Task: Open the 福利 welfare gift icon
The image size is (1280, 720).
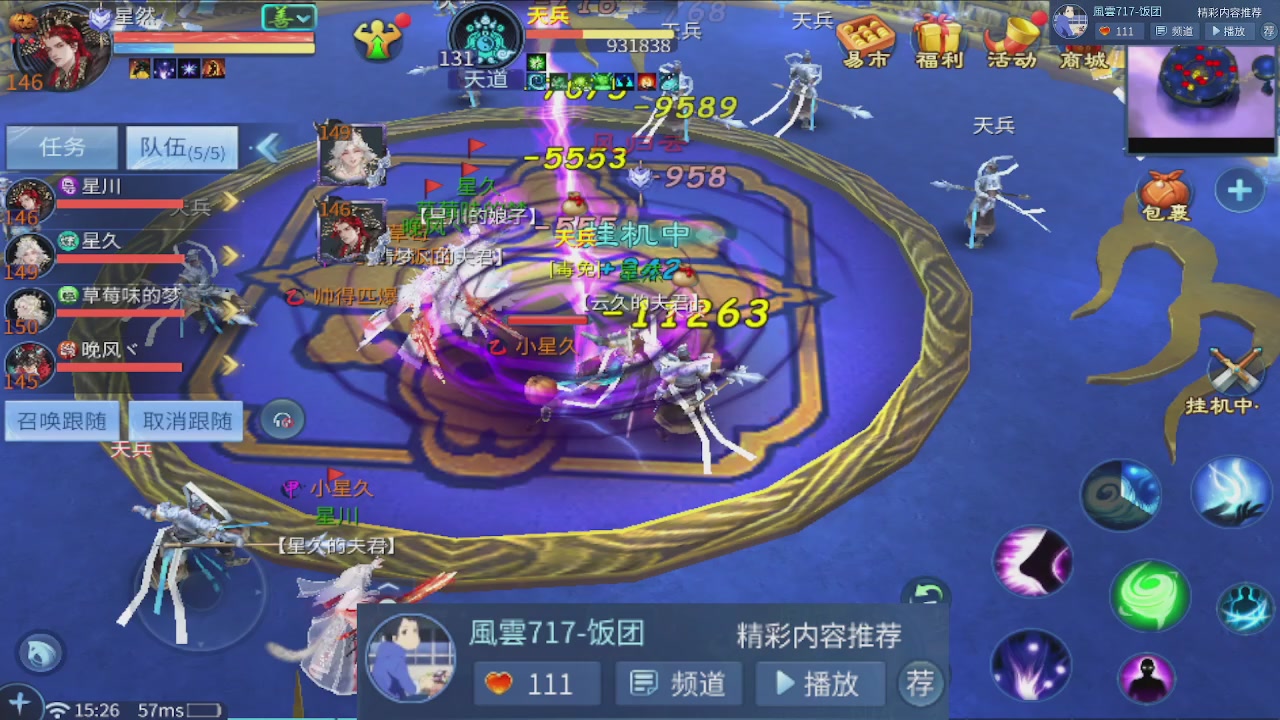Action: click(x=938, y=42)
